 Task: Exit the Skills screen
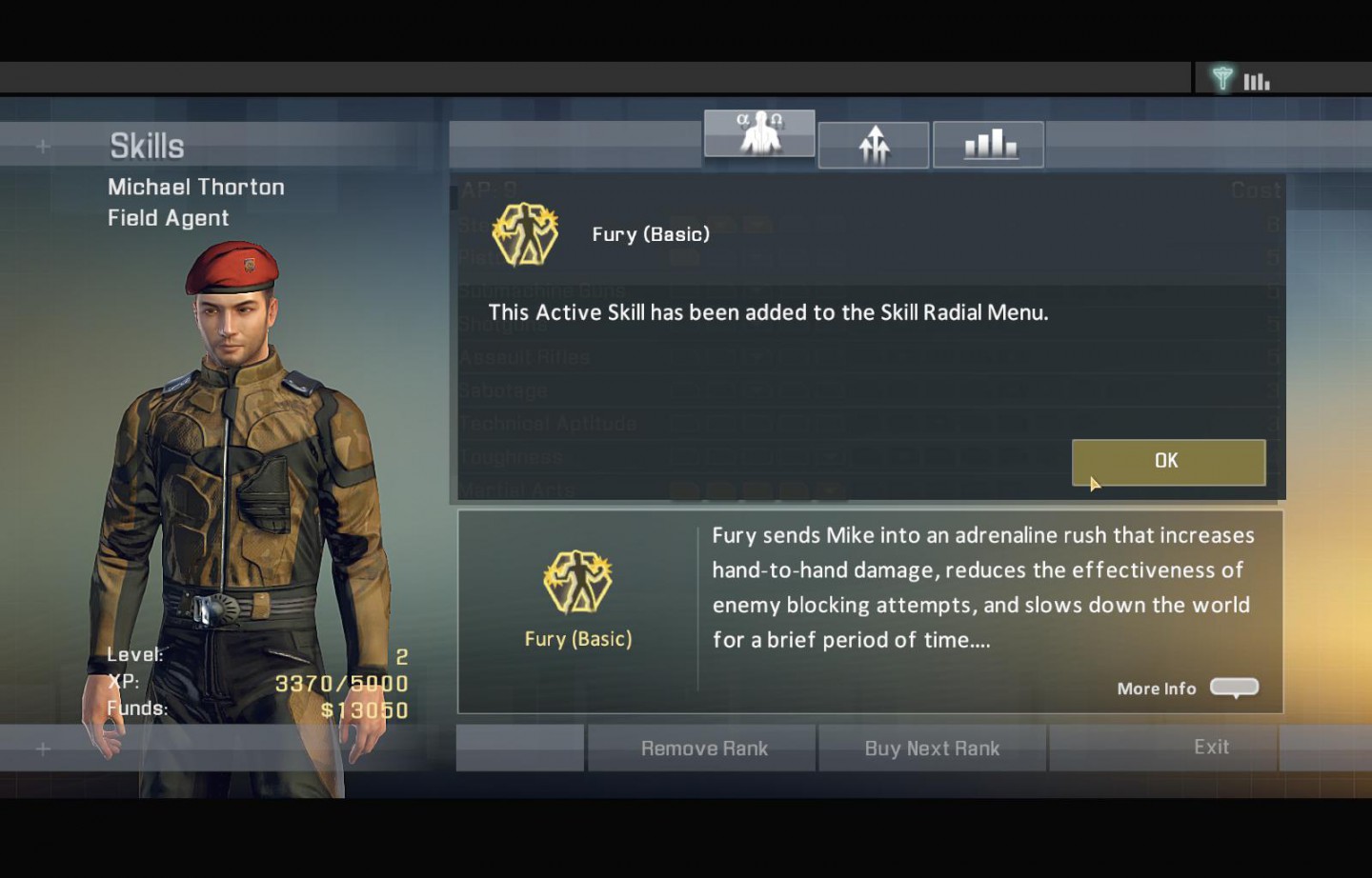pyautogui.click(x=1211, y=748)
